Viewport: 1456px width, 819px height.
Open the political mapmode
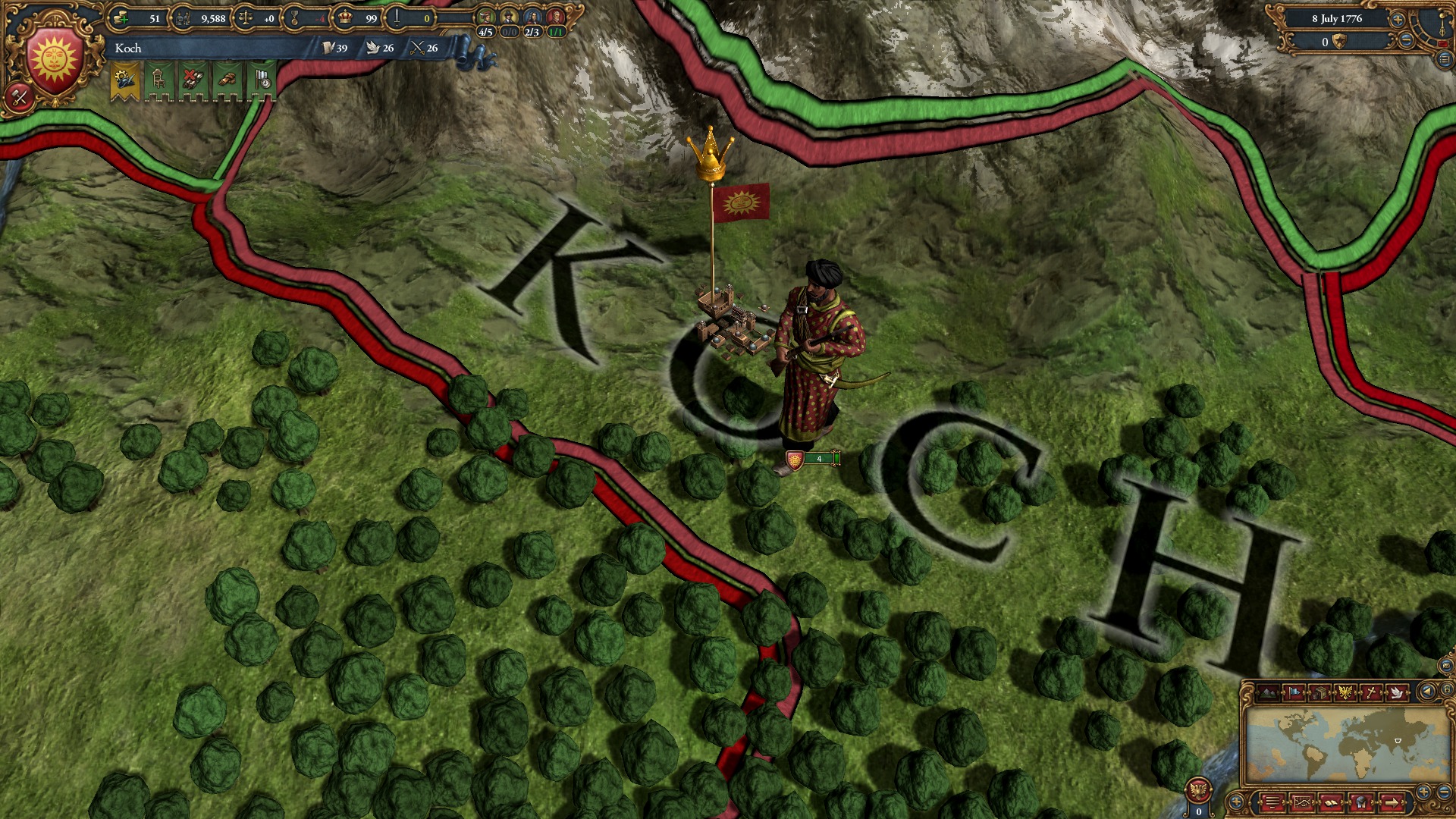[1294, 691]
